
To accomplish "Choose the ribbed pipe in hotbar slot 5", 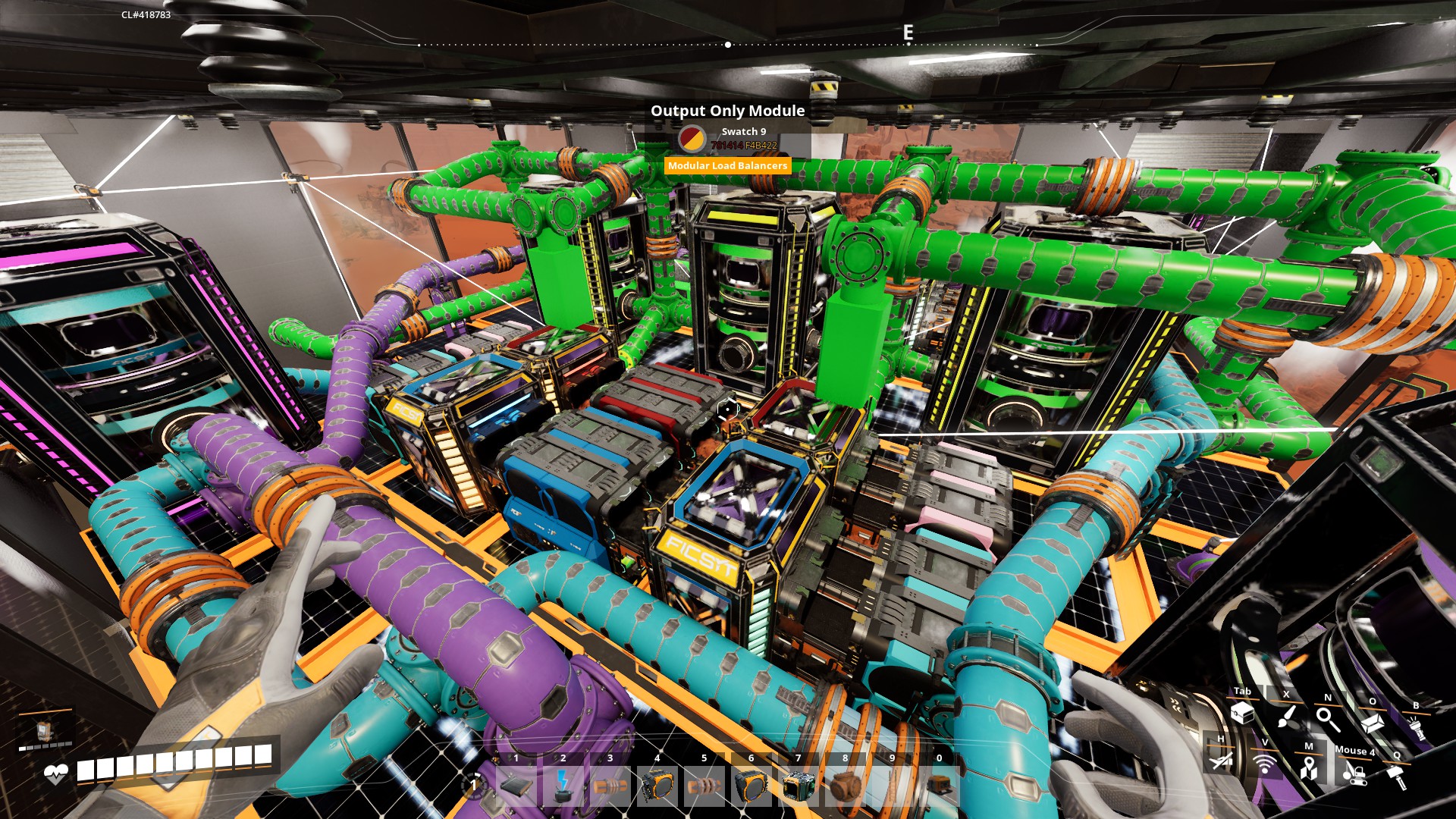I will pyautogui.click(x=704, y=786).
